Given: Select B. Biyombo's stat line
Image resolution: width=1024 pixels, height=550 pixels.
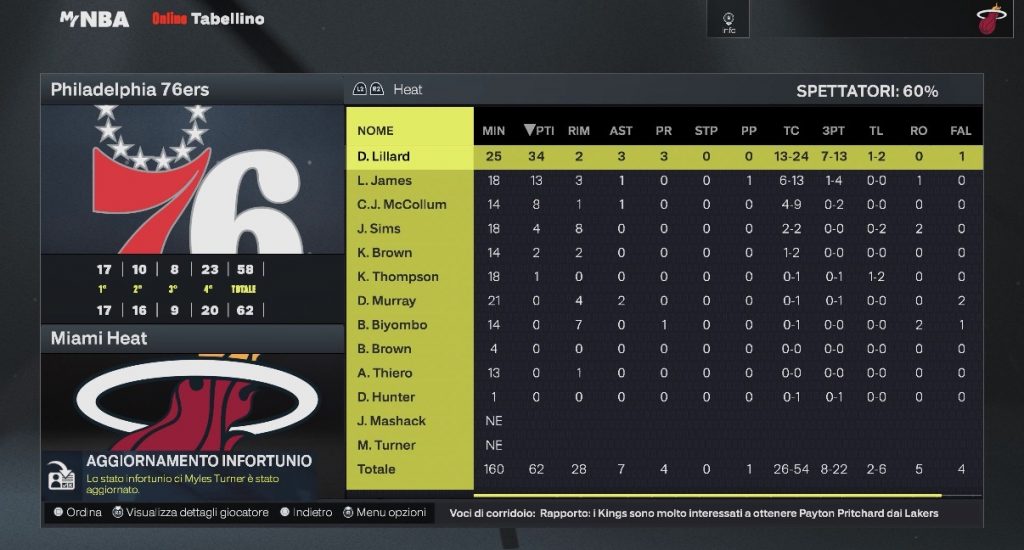Looking at the screenshot, I should click(x=391, y=324).
